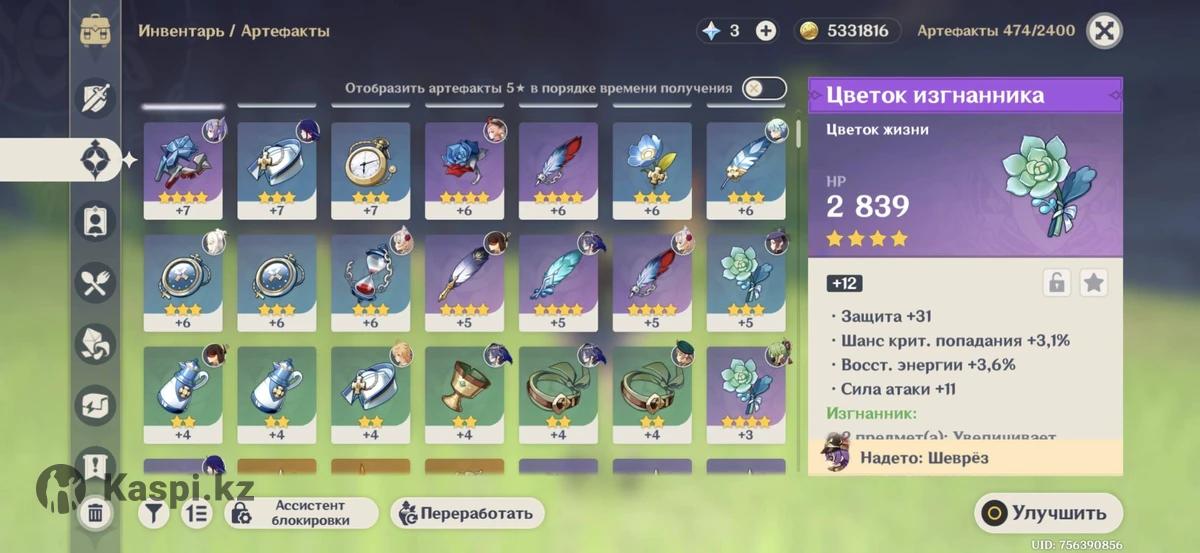Pick the green flower artifact at +3
1200x553 pixels.
[x=746, y=393]
